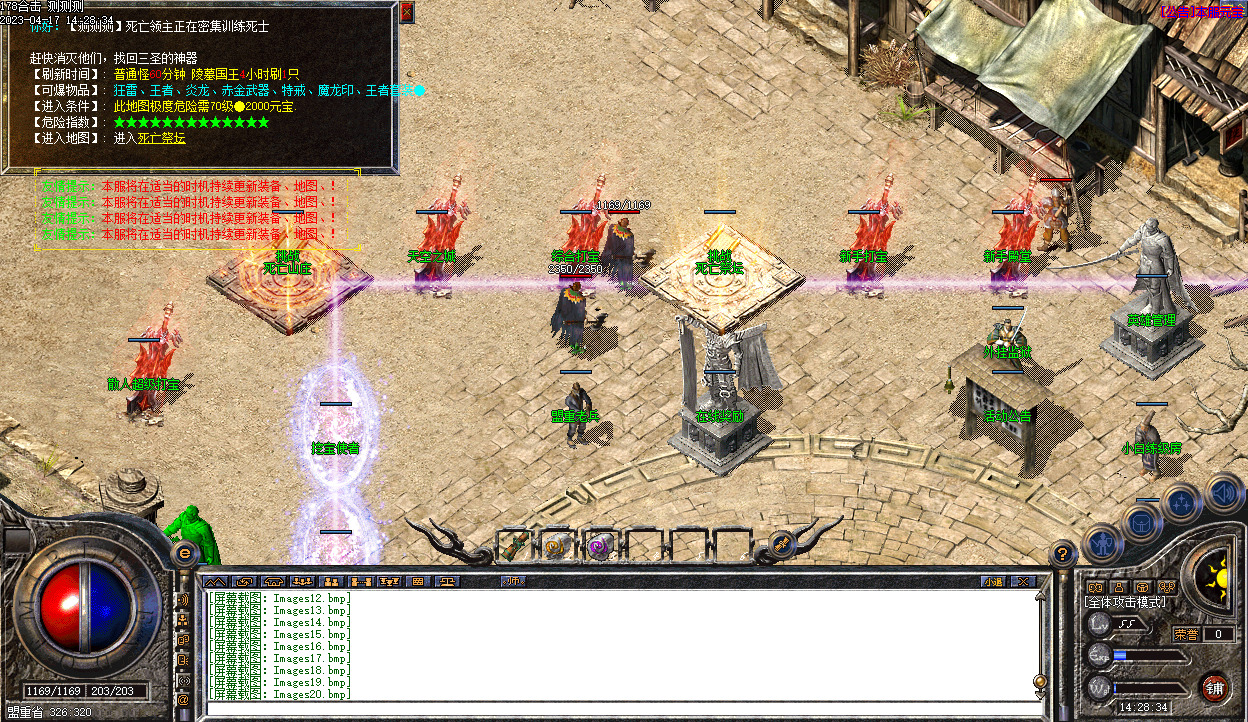Follow the 死亡祭坛 map entry link

click(162, 138)
